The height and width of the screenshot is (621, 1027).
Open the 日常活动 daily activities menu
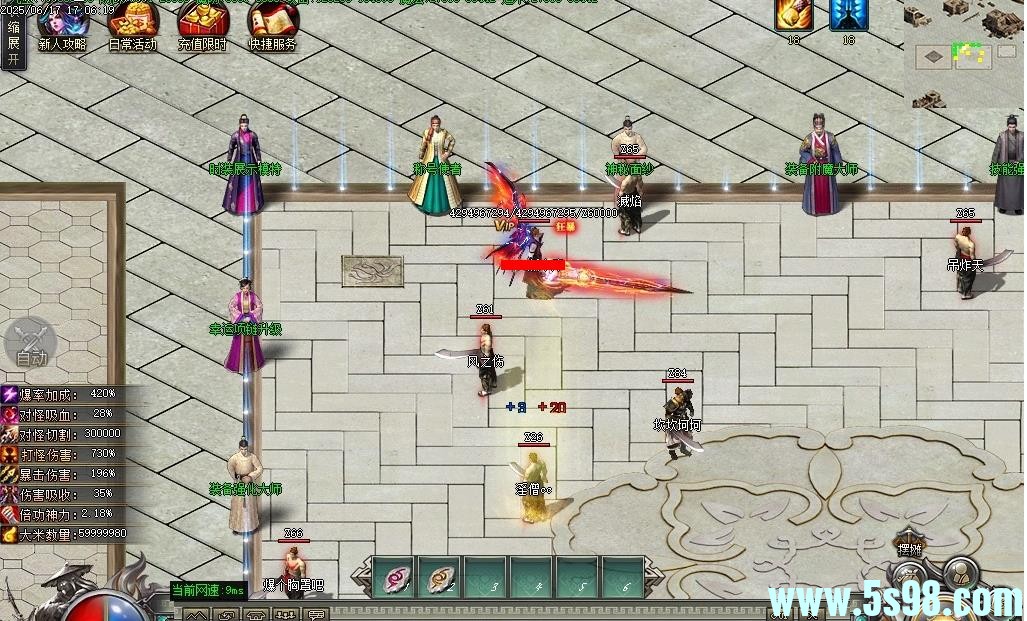coord(132,24)
